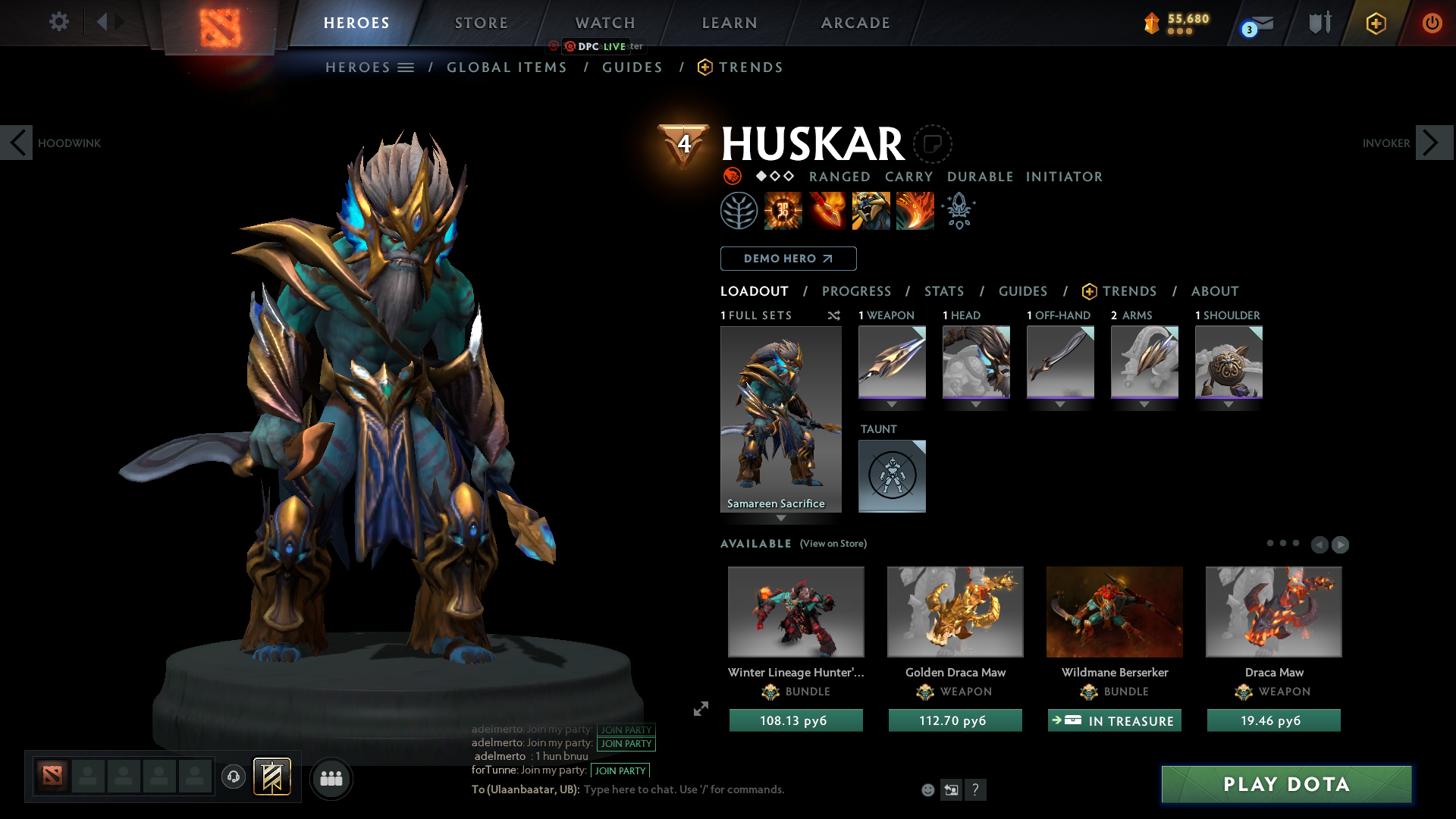Expand the Samareen Sacrifice set dropdown arrow
Screen dimensions: 1456x819
(x=780, y=519)
